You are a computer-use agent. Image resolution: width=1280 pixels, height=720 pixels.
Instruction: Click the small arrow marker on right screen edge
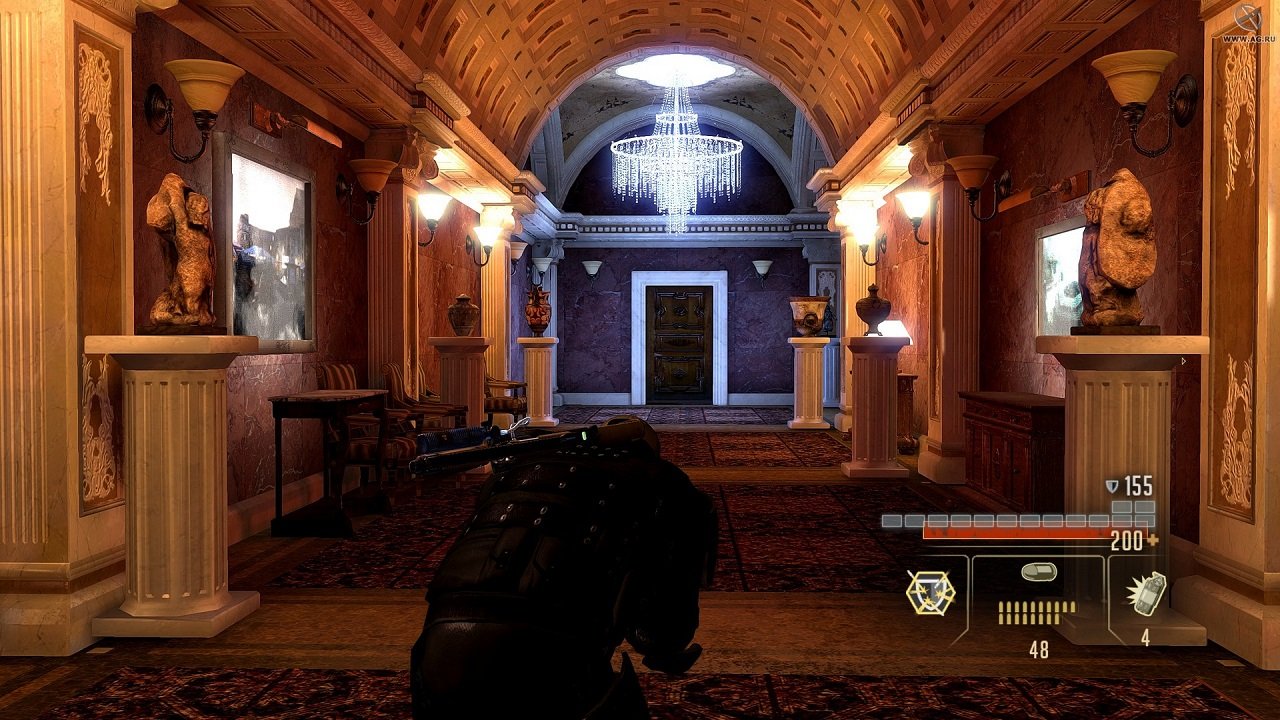point(1183,362)
